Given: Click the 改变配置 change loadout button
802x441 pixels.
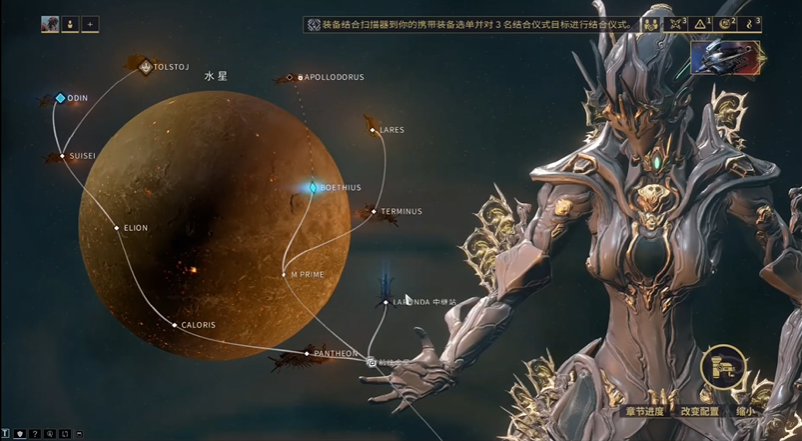Looking at the screenshot, I should (x=700, y=410).
